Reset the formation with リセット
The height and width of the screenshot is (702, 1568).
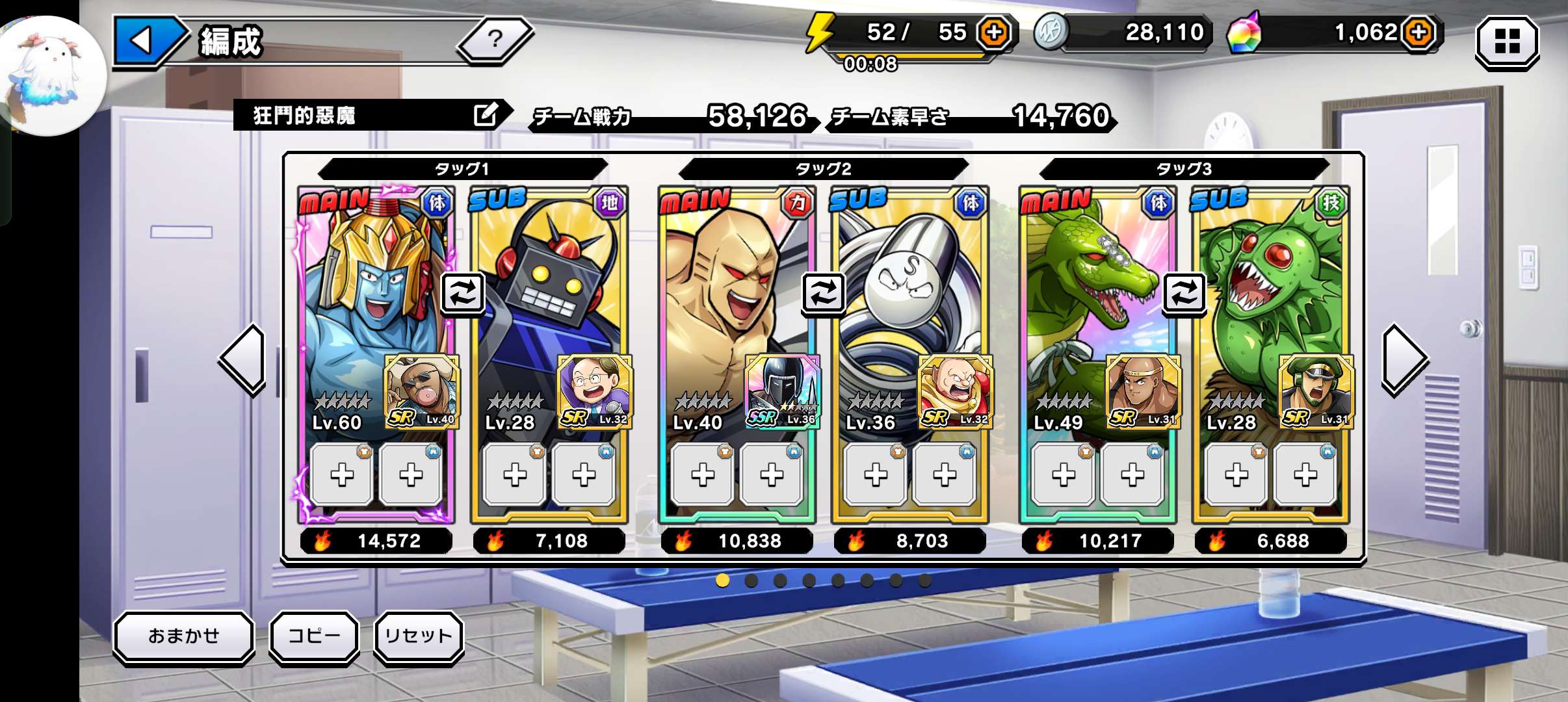pyautogui.click(x=418, y=636)
